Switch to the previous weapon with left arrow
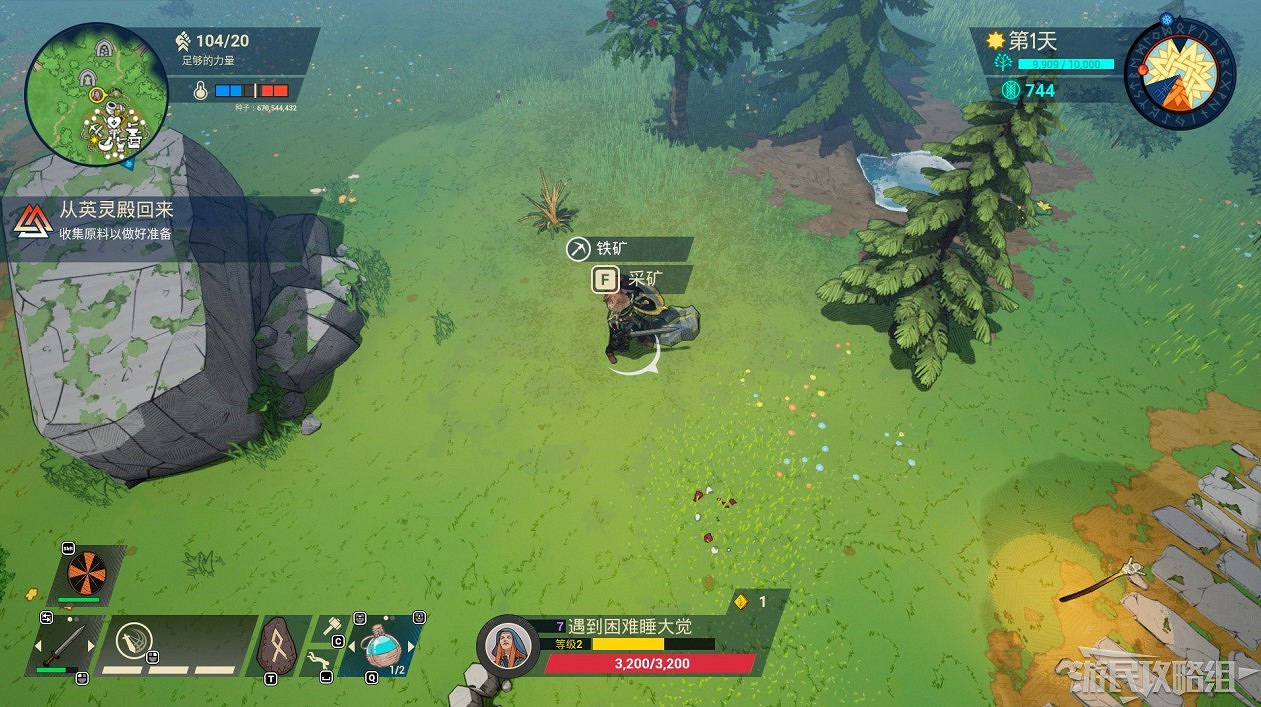Viewport: 1261px width, 707px height. [40, 646]
